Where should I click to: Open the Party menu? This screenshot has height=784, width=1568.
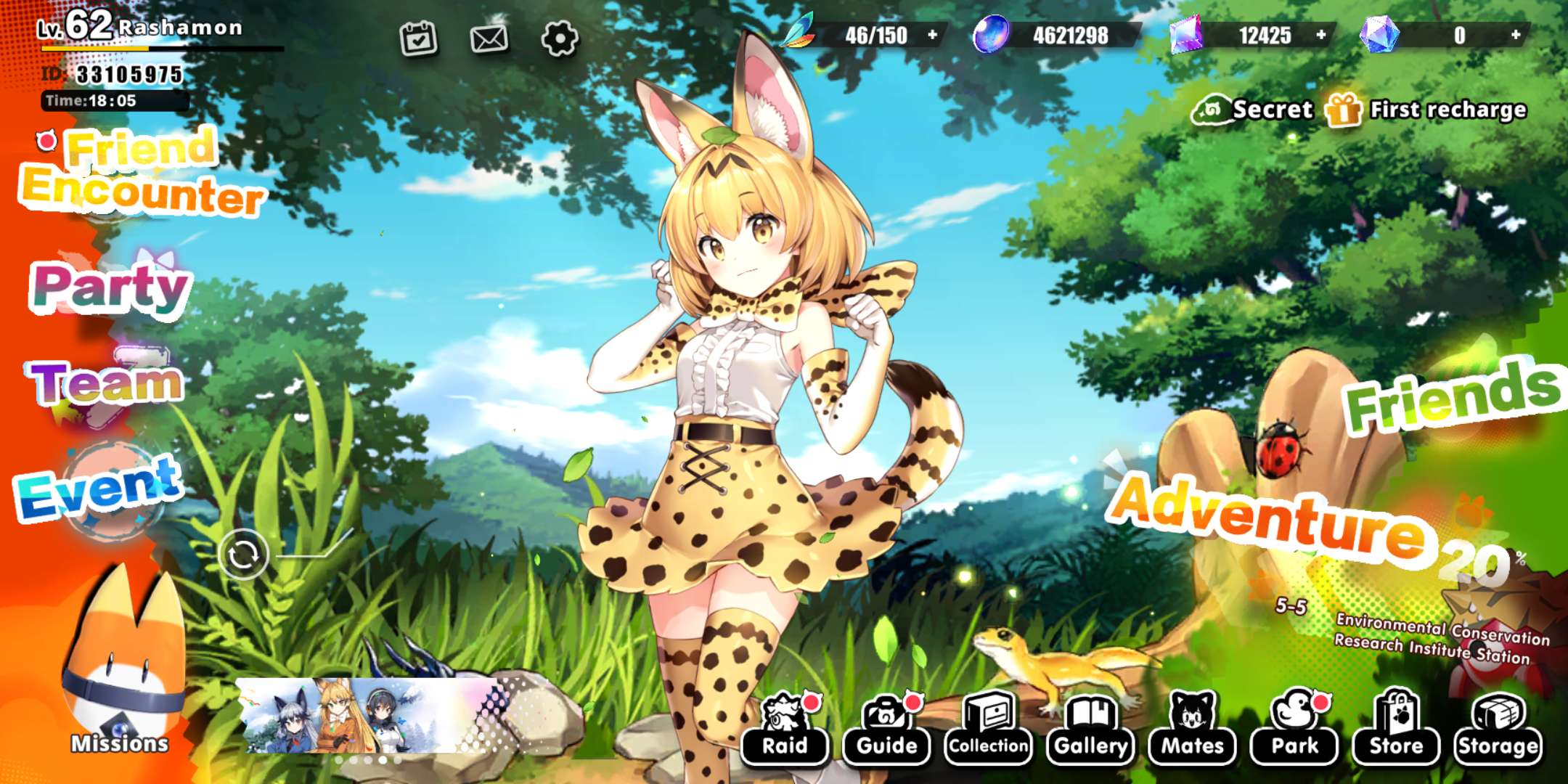[110, 287]
